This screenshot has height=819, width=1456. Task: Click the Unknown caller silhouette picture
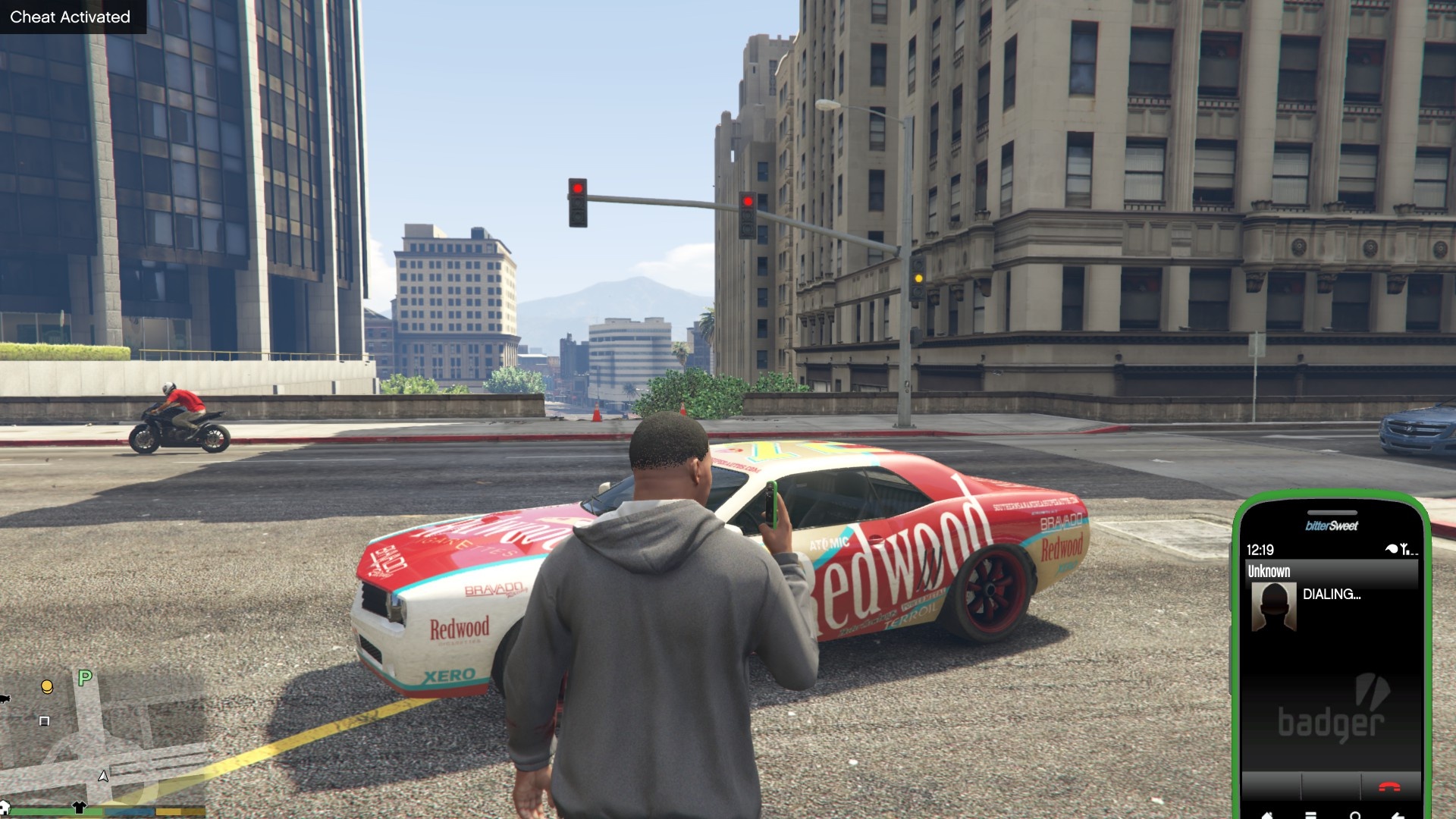tap(1273, 607)
